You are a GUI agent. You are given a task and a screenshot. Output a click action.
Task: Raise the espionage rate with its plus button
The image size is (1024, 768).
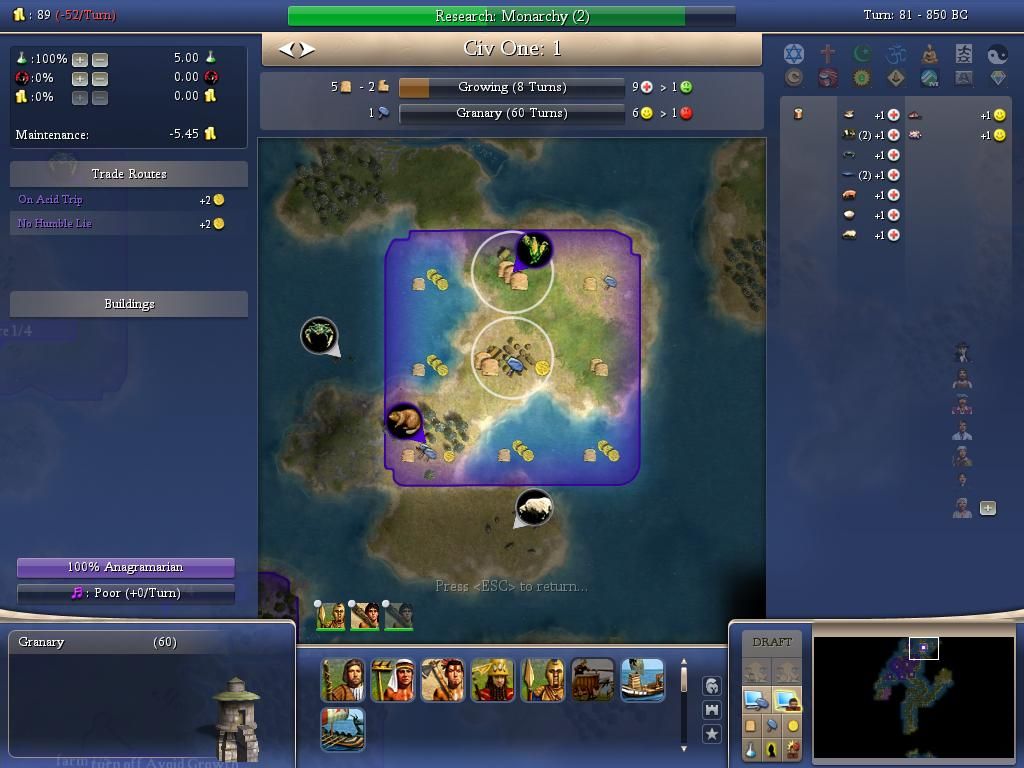pos(80,78)
